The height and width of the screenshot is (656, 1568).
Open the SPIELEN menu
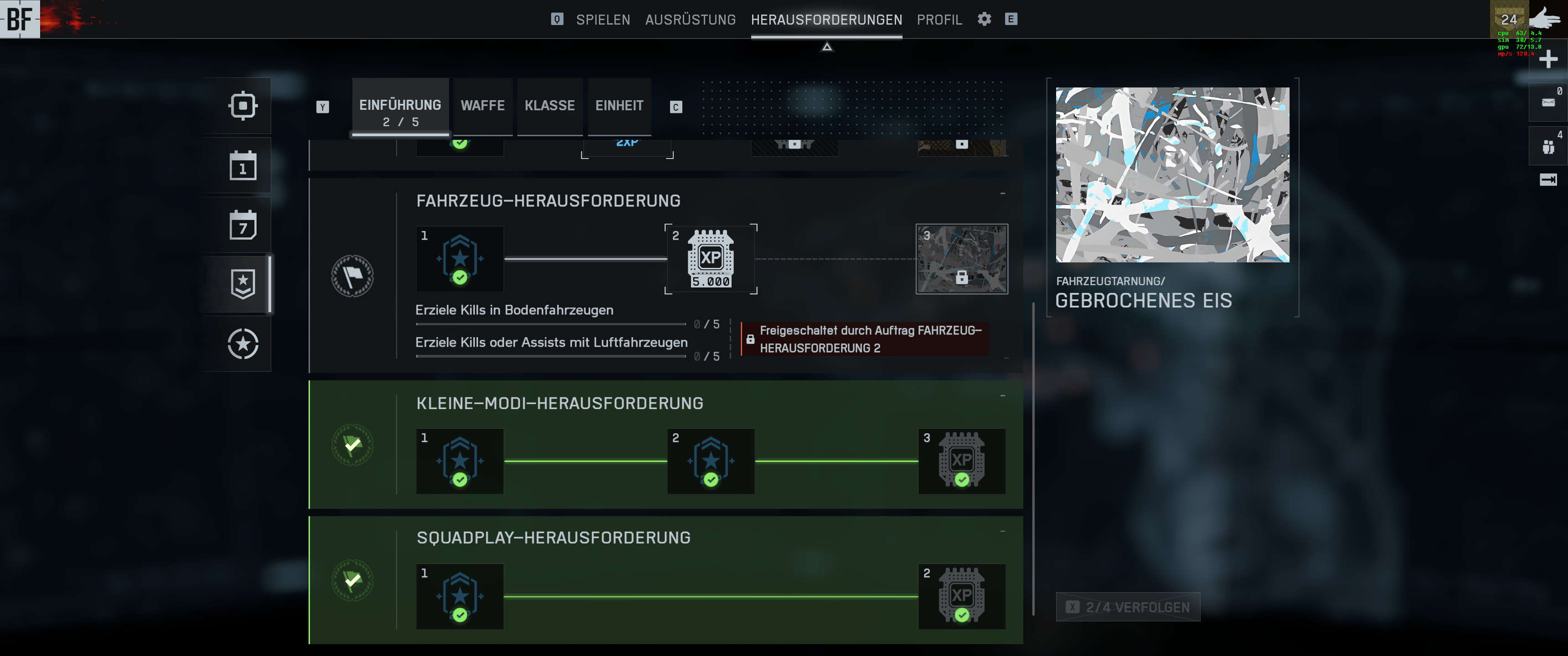click(603, 20)
